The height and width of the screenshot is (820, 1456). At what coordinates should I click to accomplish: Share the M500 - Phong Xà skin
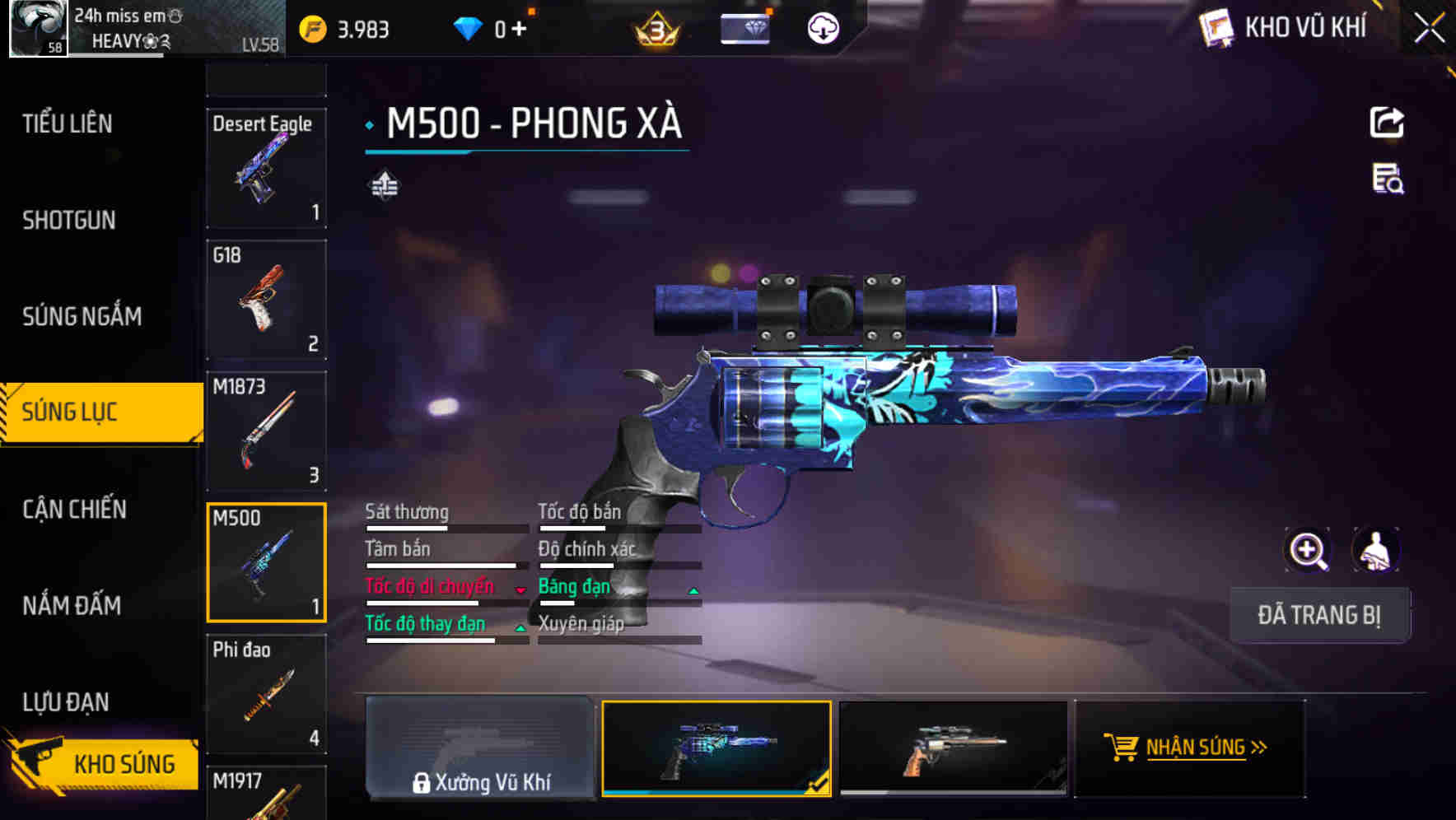coord(1388,122)
